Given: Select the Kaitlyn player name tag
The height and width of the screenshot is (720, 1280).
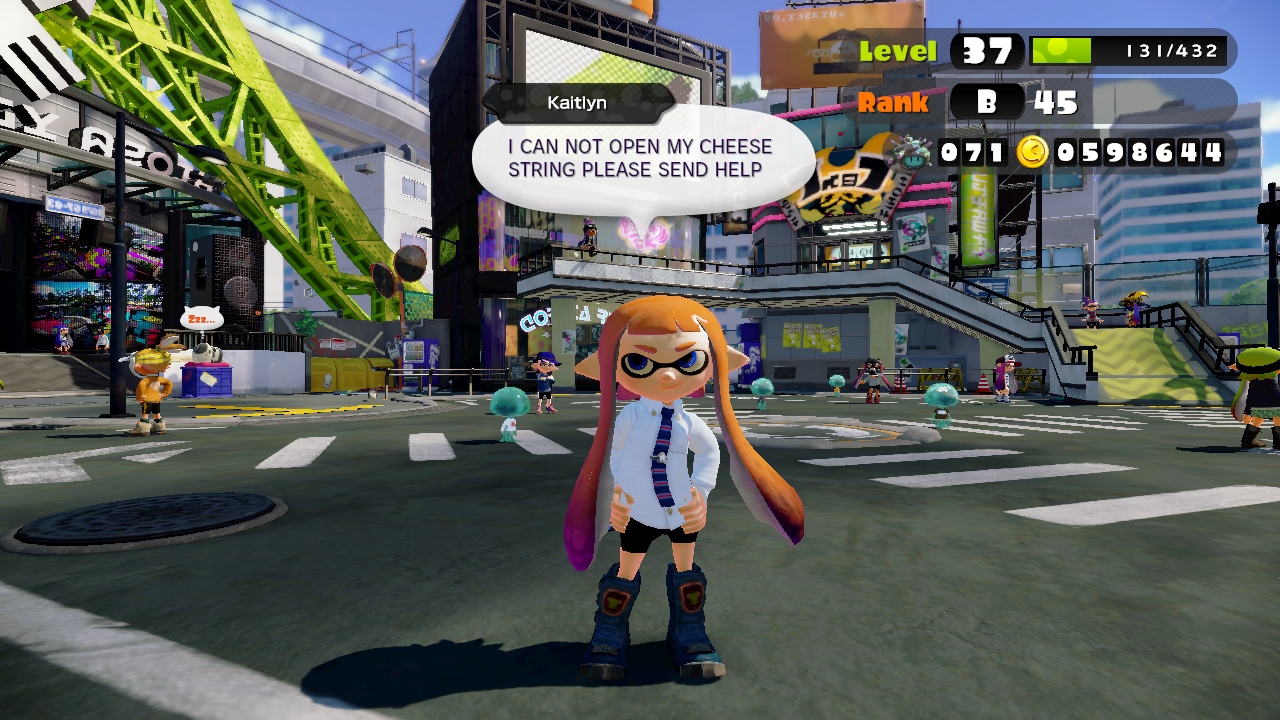Looking at the screenshot, I should (x=577, y=103).
